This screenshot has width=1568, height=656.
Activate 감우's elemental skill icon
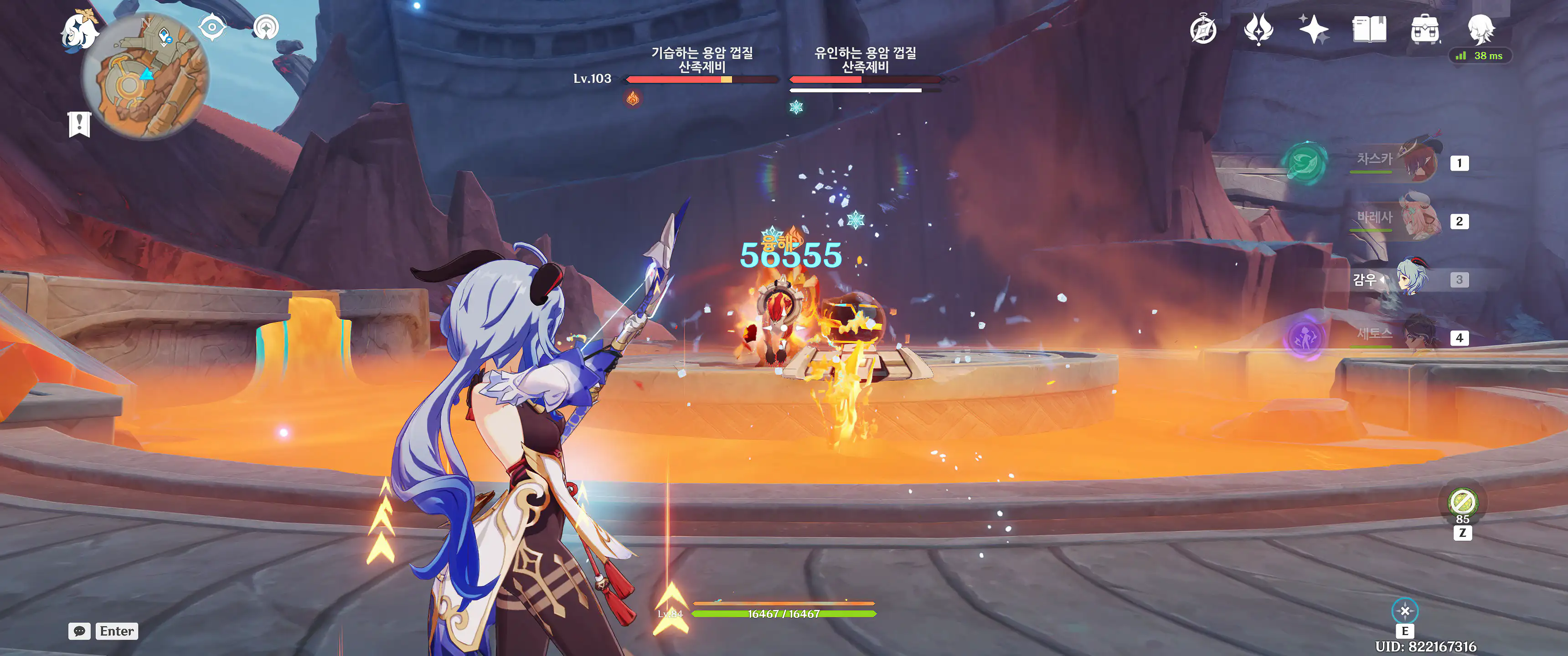click(x=1405, y=610)
